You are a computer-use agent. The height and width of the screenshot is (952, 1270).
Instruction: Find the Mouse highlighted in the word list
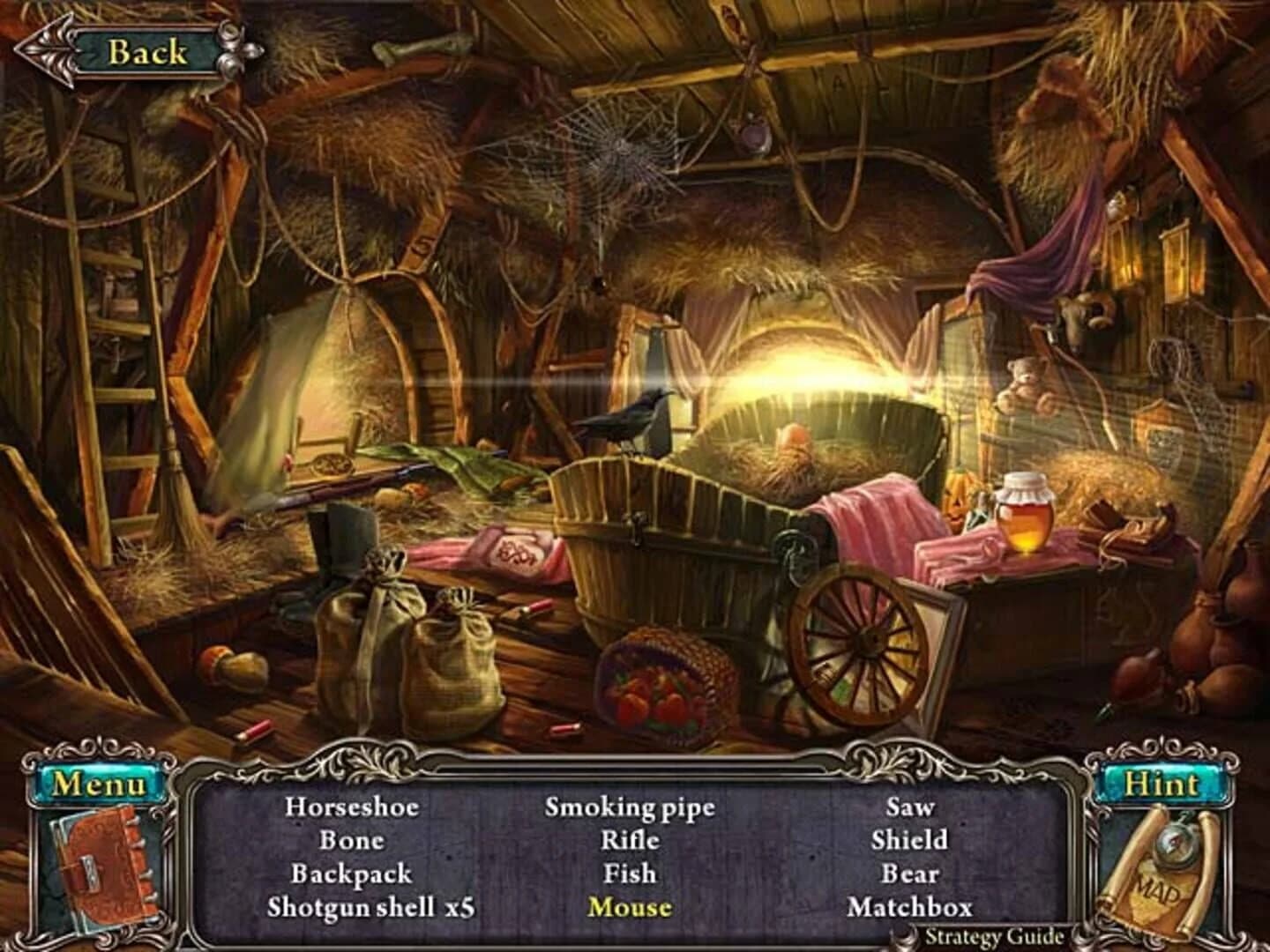631,907
